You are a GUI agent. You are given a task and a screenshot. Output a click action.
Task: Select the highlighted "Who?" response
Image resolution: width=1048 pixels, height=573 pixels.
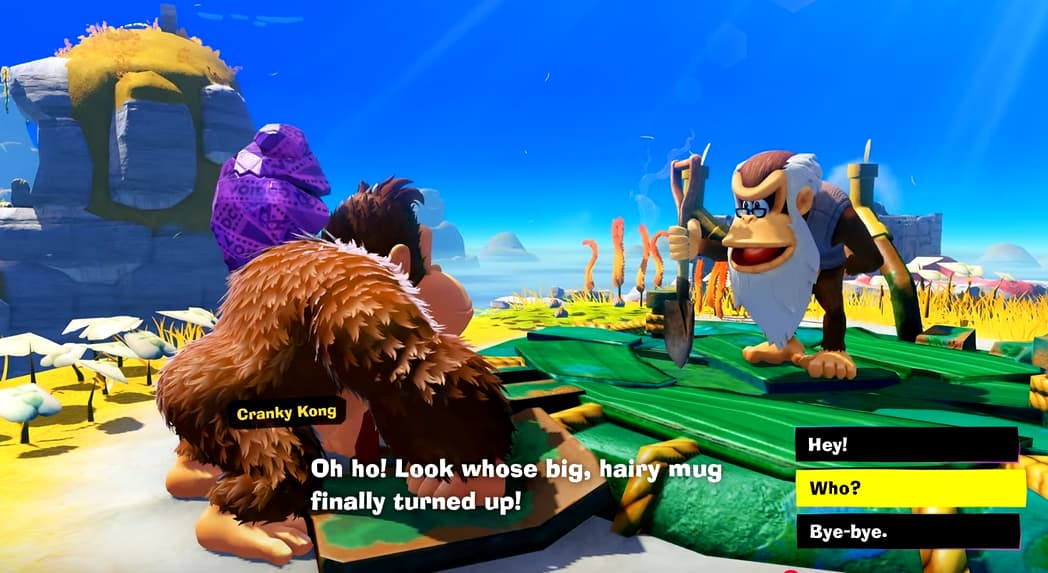tap(910, 488)
